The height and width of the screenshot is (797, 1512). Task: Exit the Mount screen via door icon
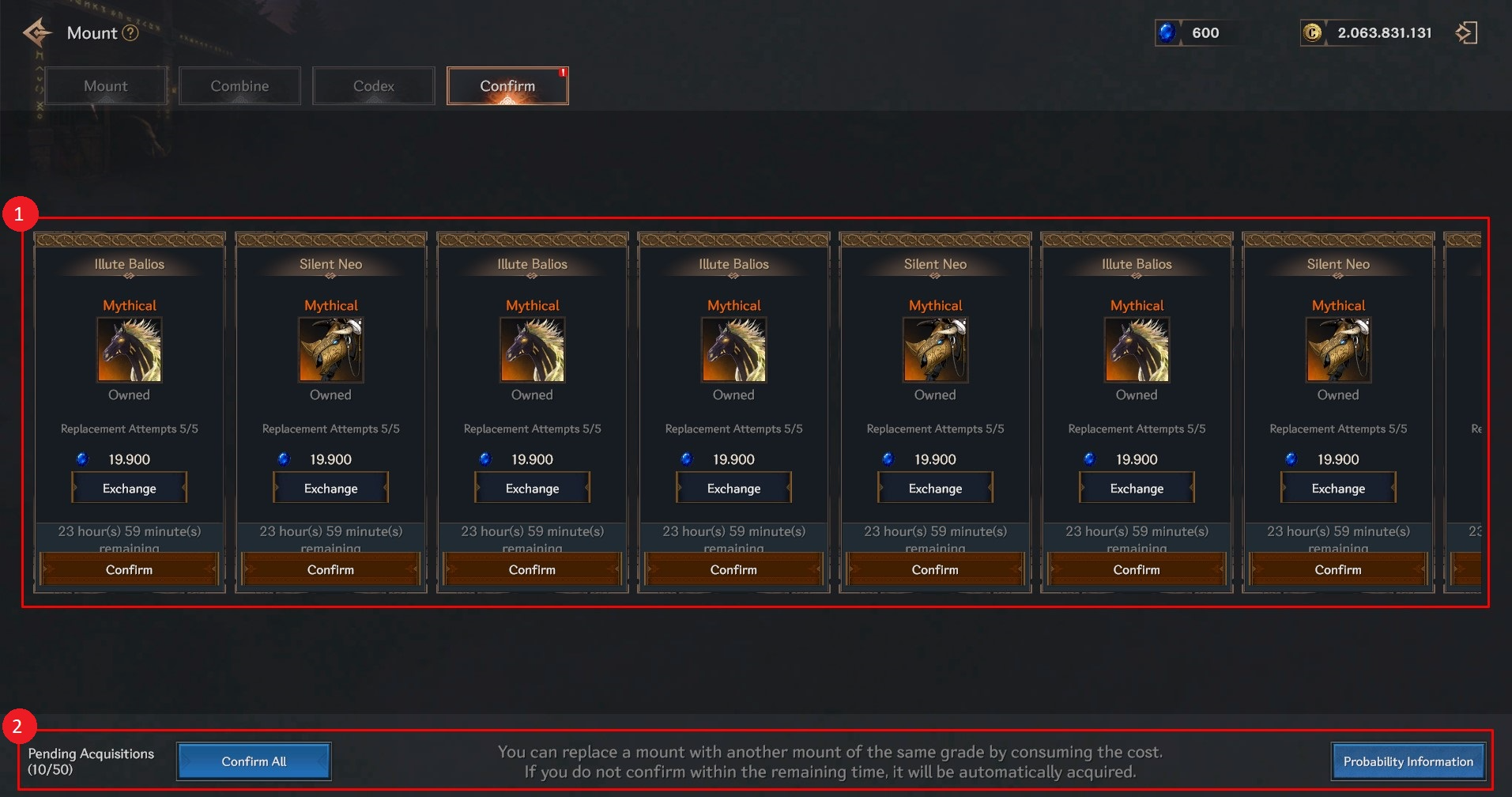(1466, 33)
